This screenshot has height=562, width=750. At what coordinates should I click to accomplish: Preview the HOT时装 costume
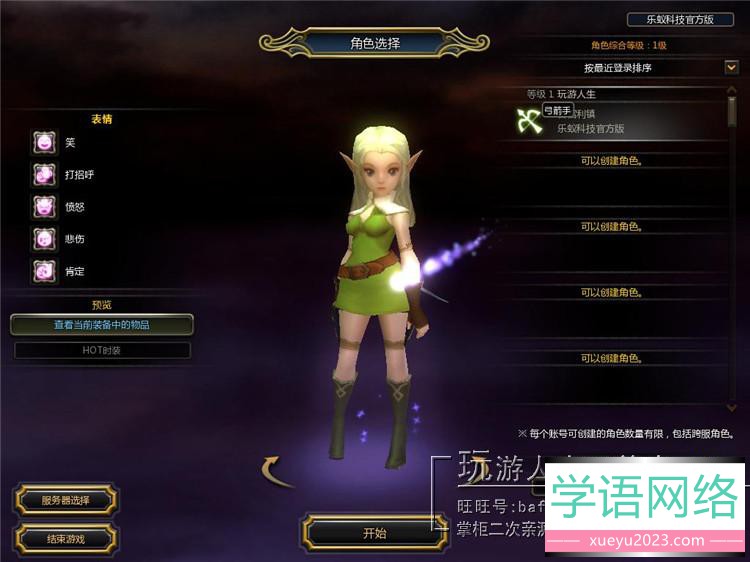coord(101,350)
